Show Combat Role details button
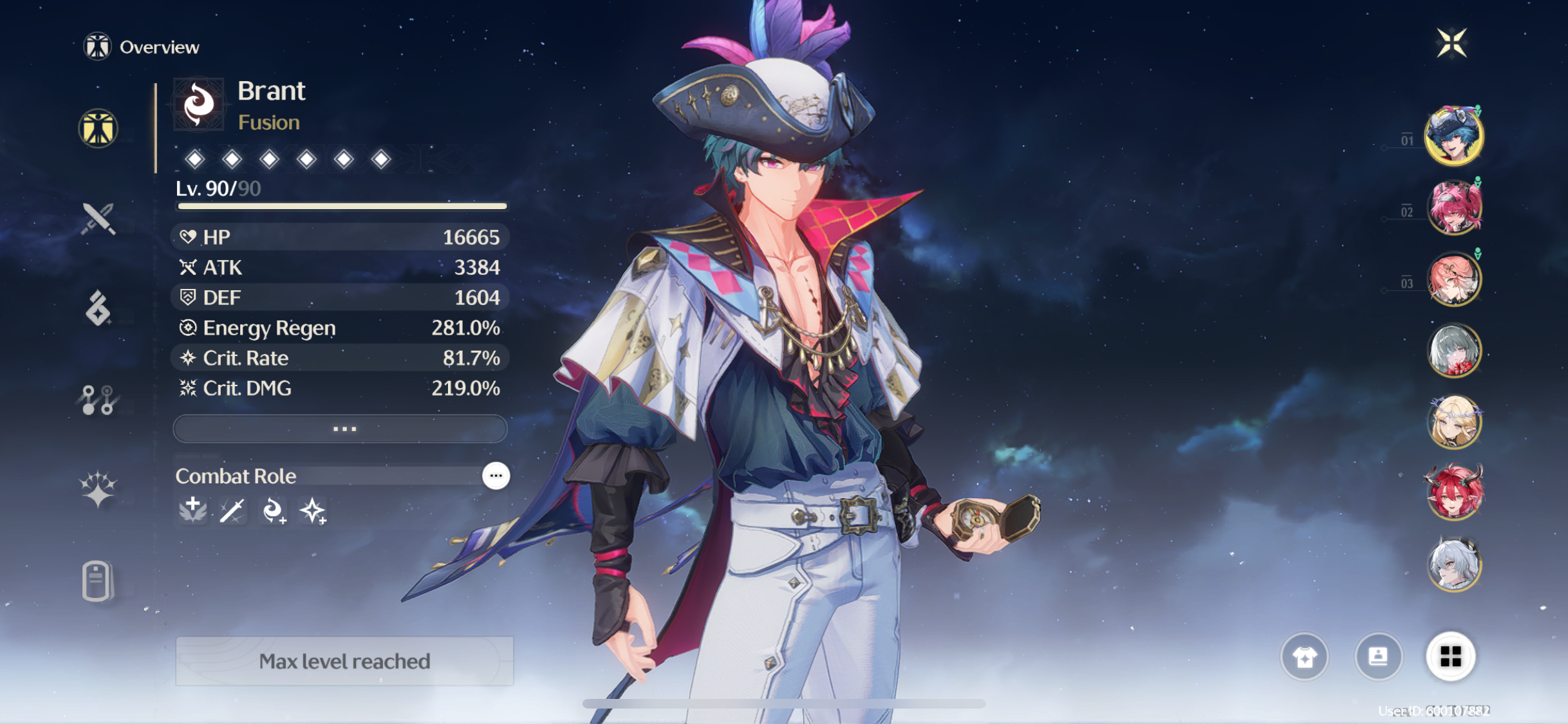 point(496,476)
